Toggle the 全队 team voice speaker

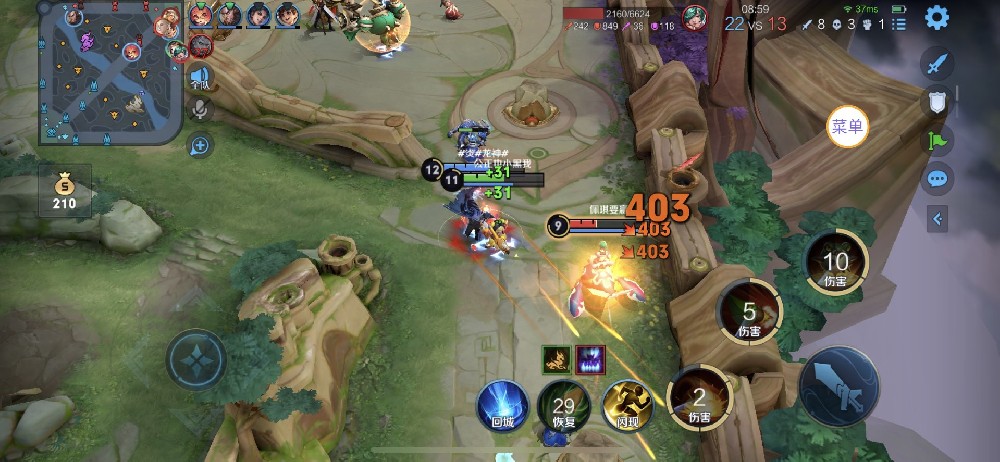pos(200,76)
